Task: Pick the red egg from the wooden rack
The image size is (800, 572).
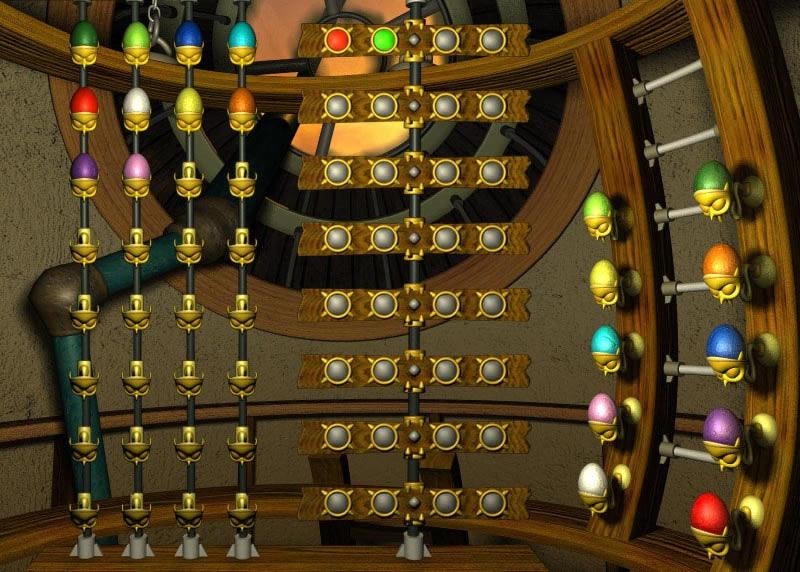Action: 709,514
